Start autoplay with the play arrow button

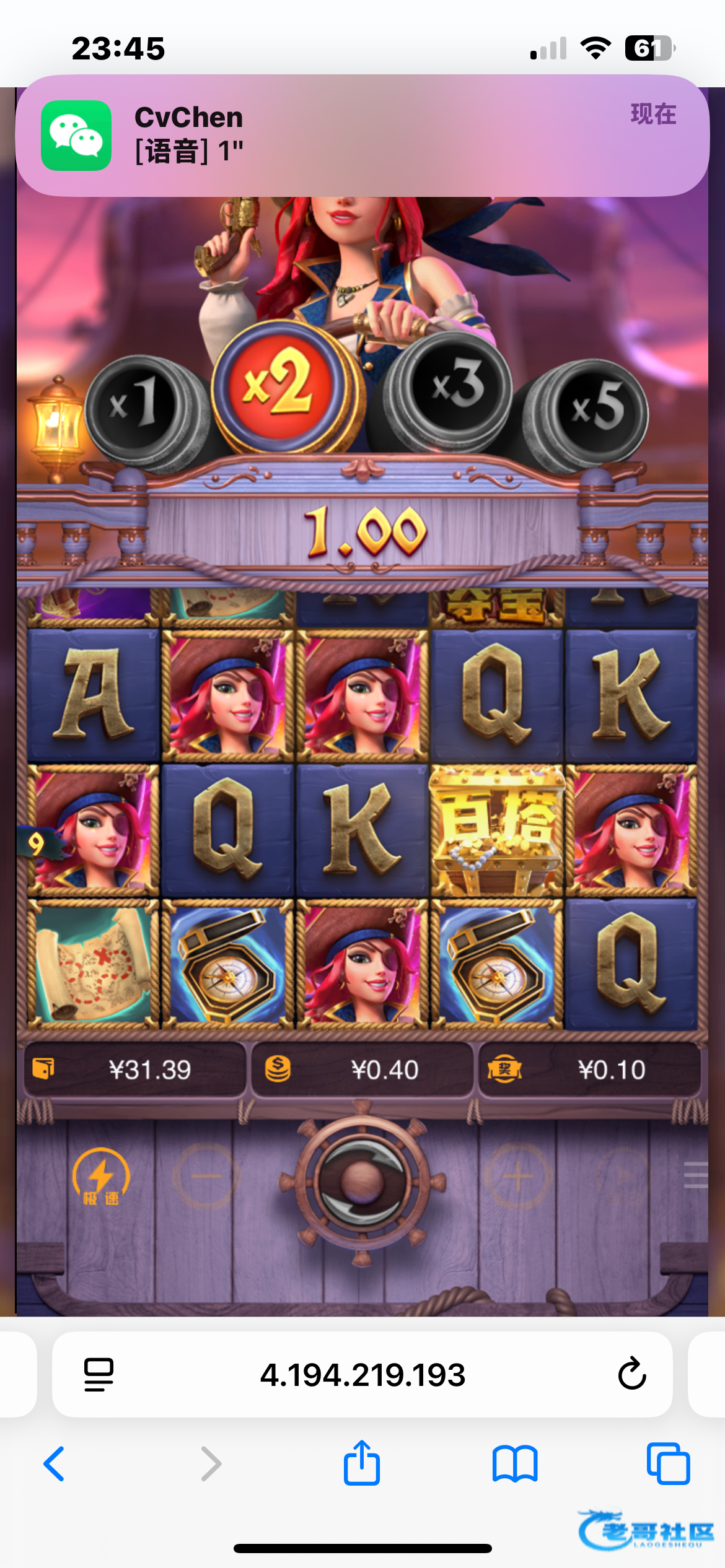click(623, 1176)
